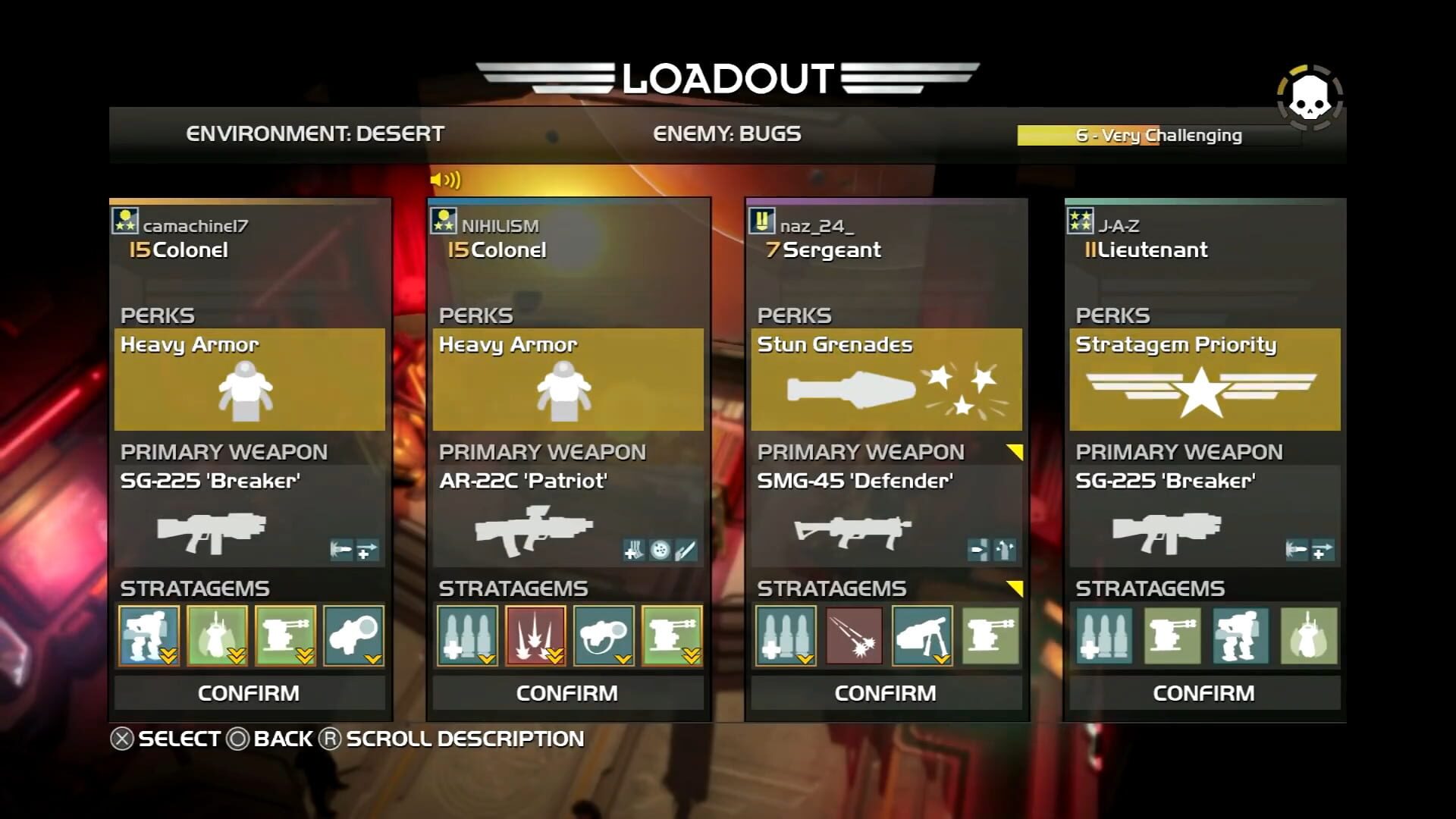1456x819 pixels.
Task: Mute the voice chat speaker indicator above NIHILISM's panel
Action: [446, 179]
